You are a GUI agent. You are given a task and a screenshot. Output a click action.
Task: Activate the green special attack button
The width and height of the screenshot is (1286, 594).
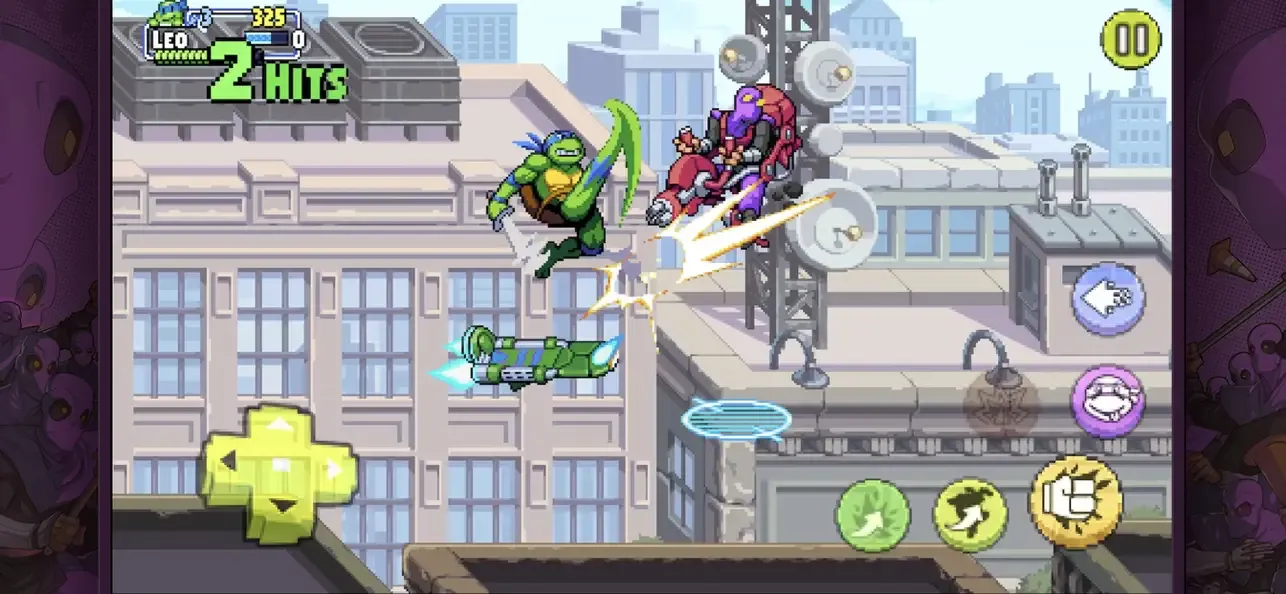click(x=873, y=515)
